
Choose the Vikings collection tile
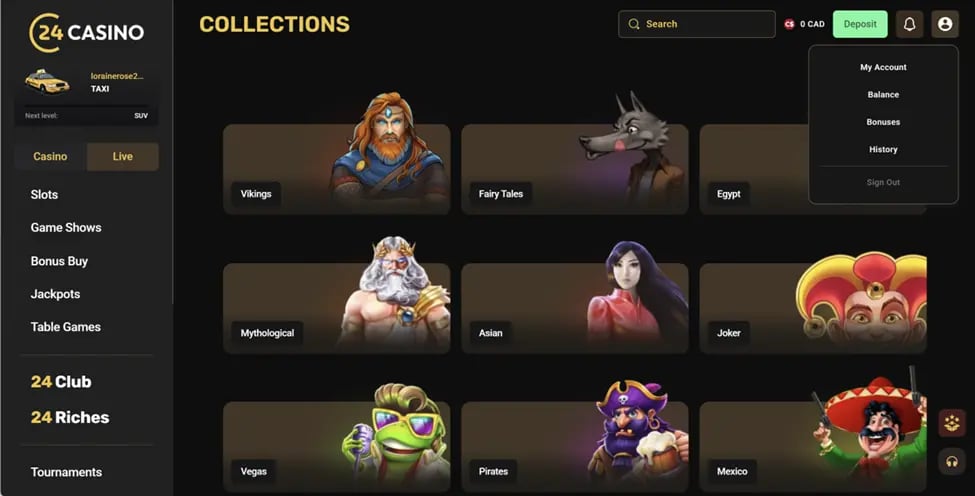336,169
